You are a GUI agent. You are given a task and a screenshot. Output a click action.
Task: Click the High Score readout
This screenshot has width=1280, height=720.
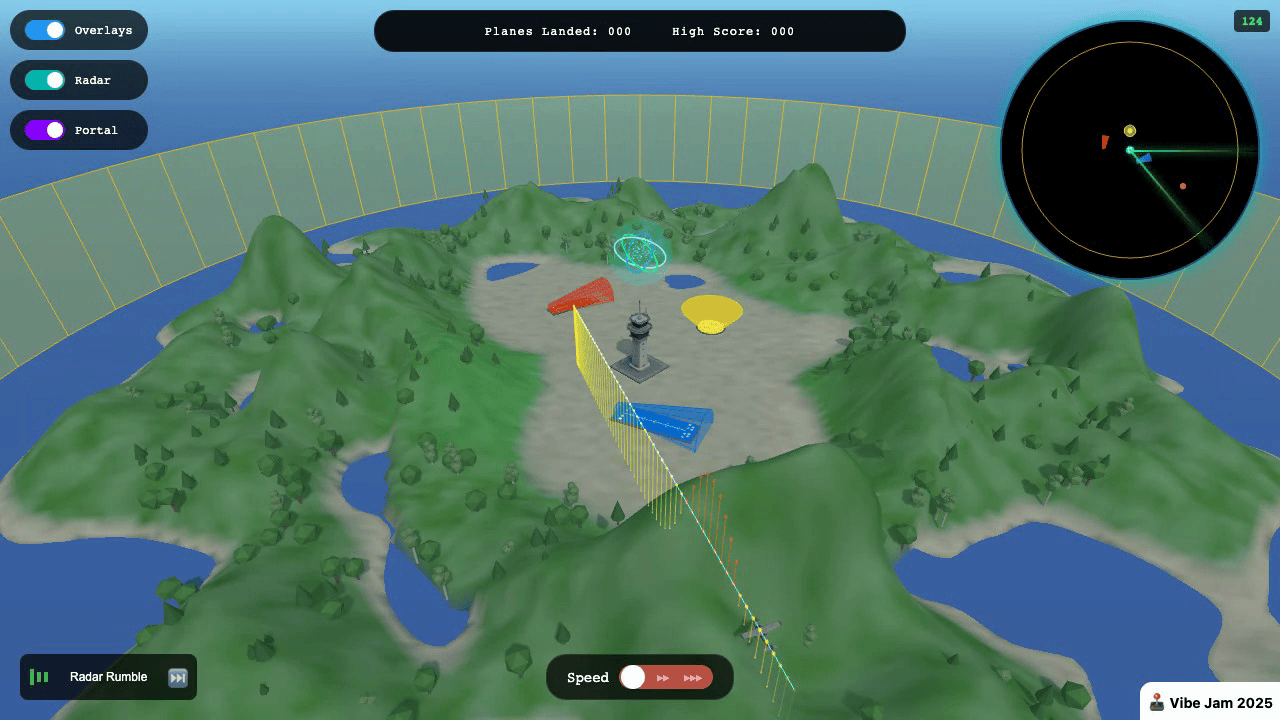733,31
